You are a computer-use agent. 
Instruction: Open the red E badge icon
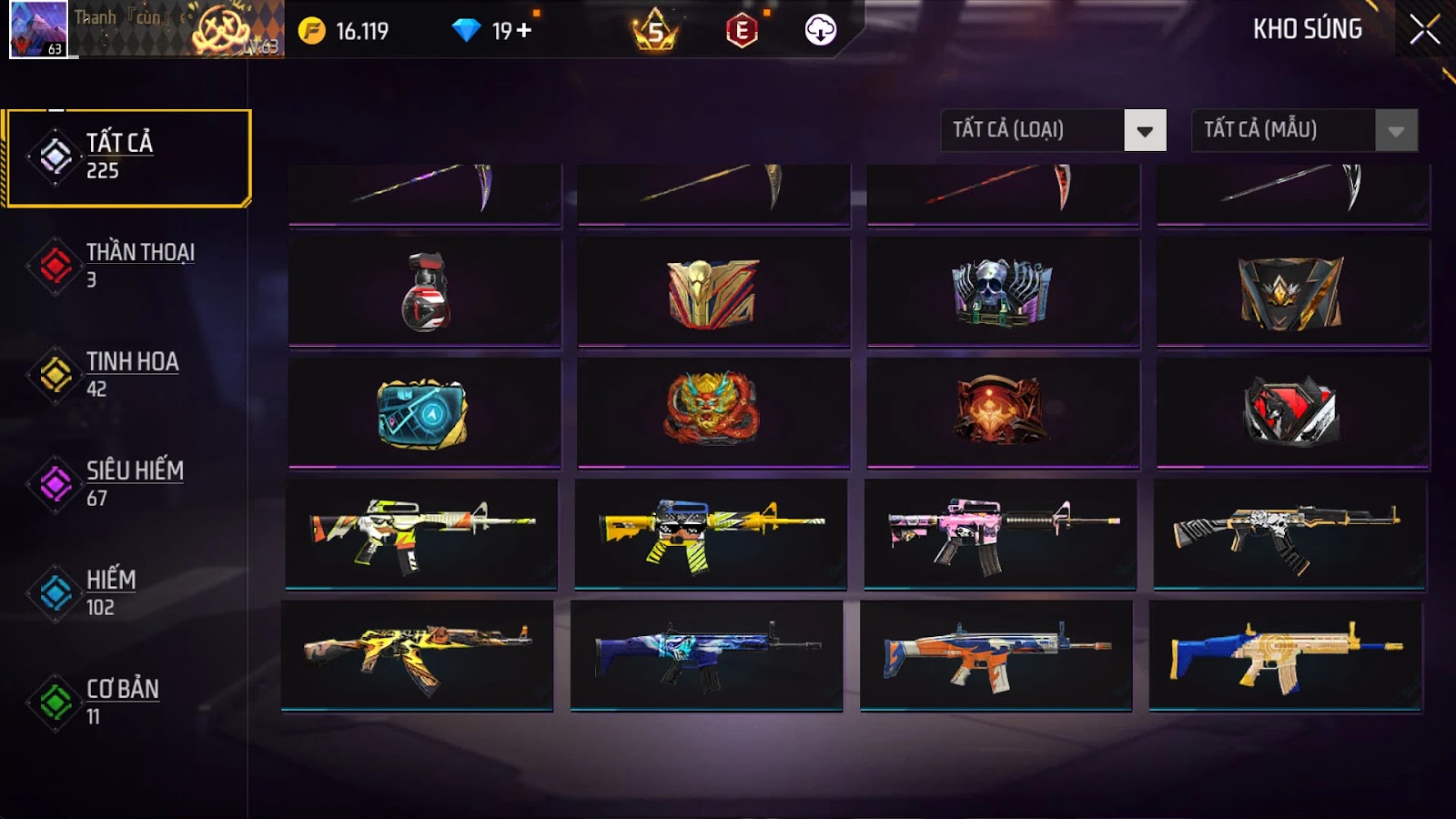[x=742, y=32]
